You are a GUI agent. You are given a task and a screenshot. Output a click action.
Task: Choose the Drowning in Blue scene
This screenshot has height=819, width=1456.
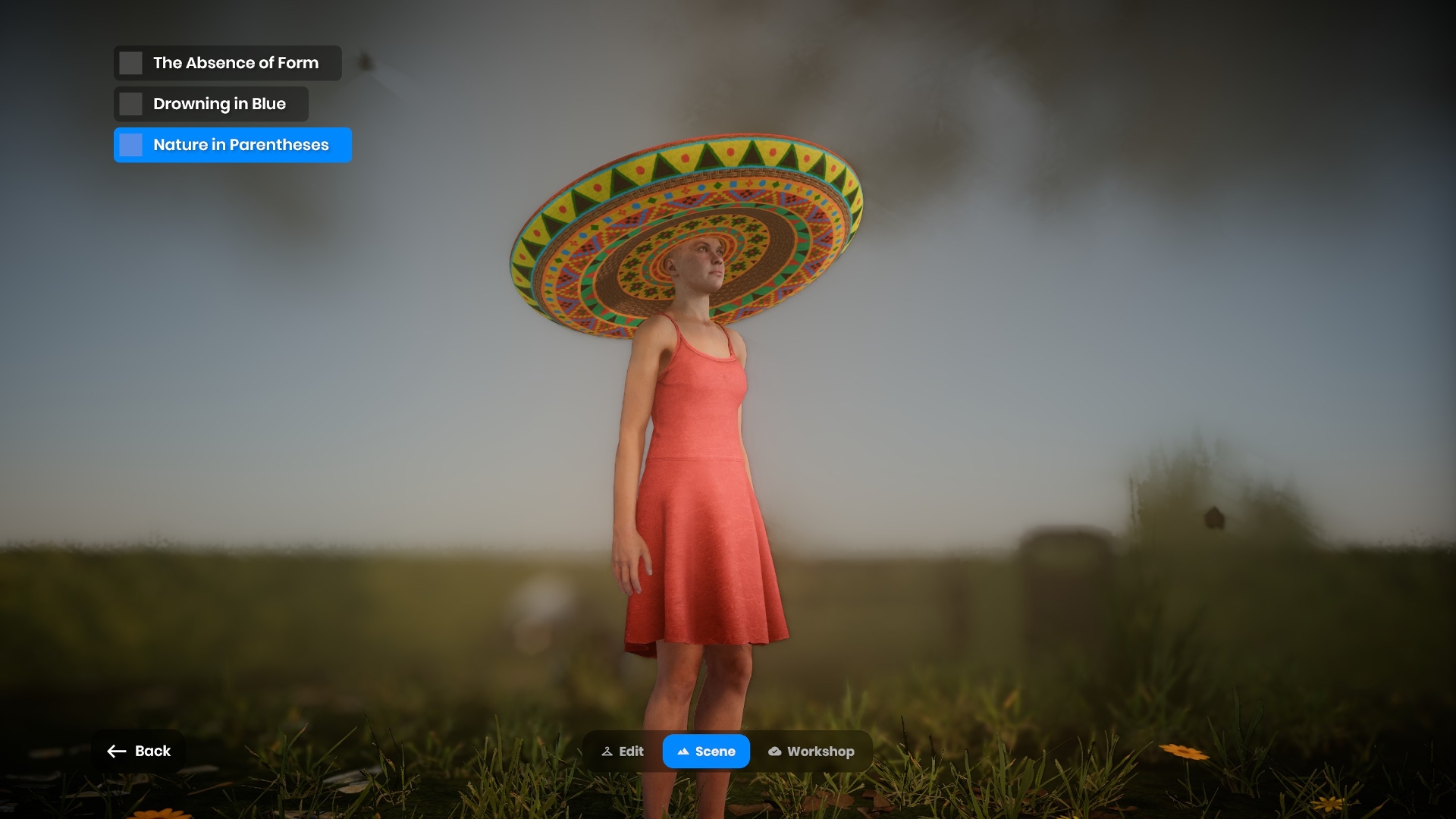pyautogui.click(x=212, y=104)
